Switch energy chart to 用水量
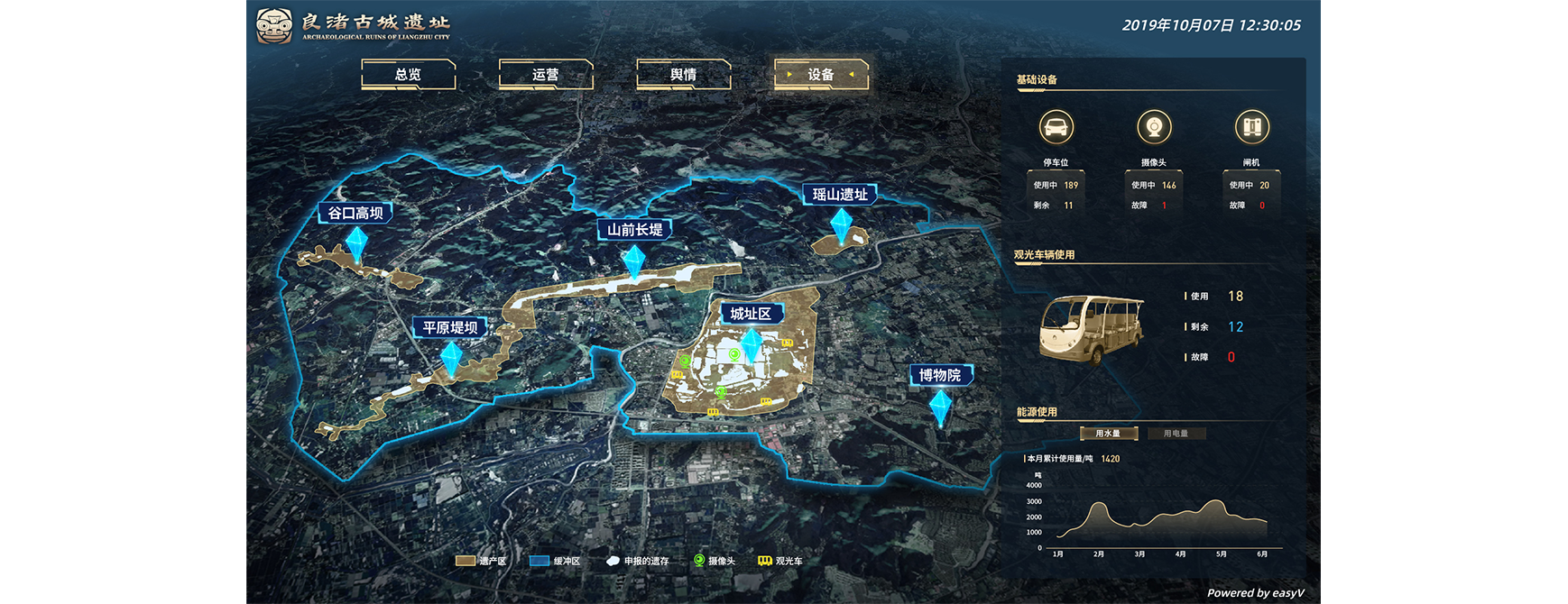The height and width of the screenshot is (604, 1568). [x=1108, y=434]
